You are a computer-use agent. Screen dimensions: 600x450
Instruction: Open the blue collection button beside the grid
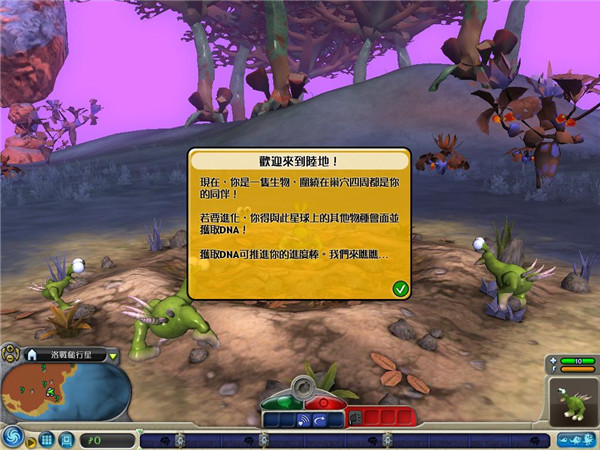coord(65,439)
